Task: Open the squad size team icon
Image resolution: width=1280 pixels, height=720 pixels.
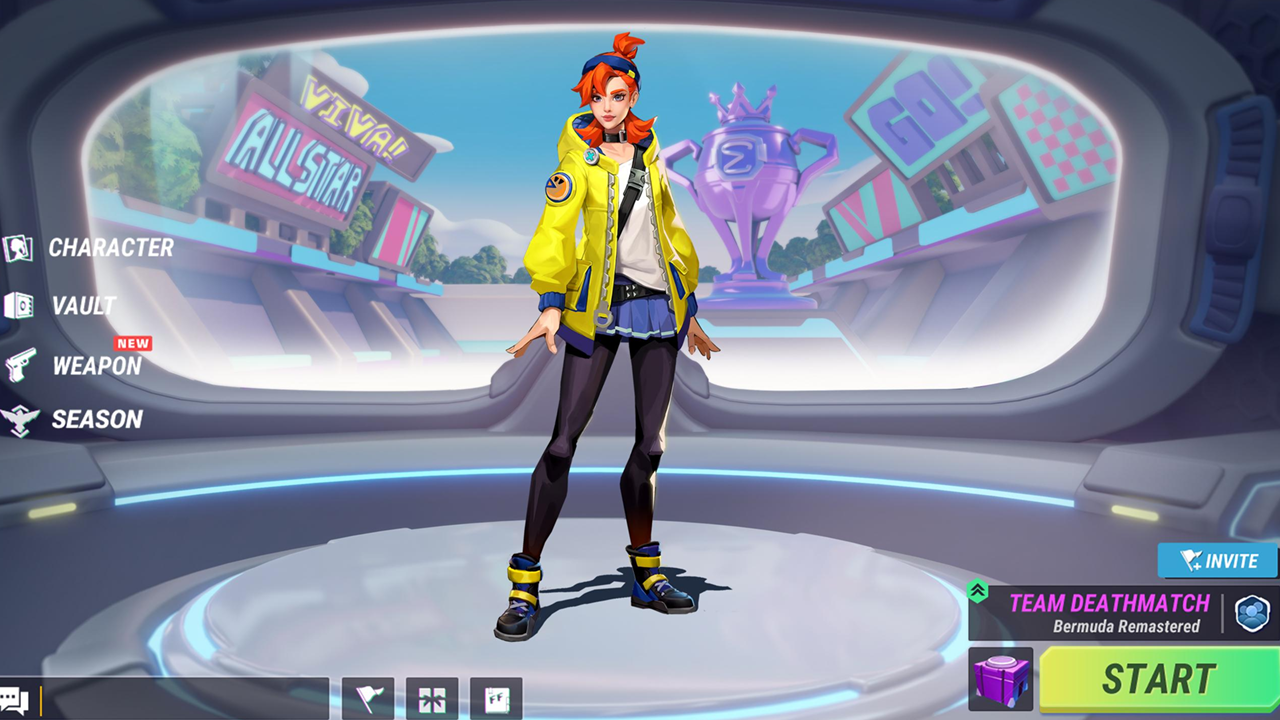Action: [1252, 613]
